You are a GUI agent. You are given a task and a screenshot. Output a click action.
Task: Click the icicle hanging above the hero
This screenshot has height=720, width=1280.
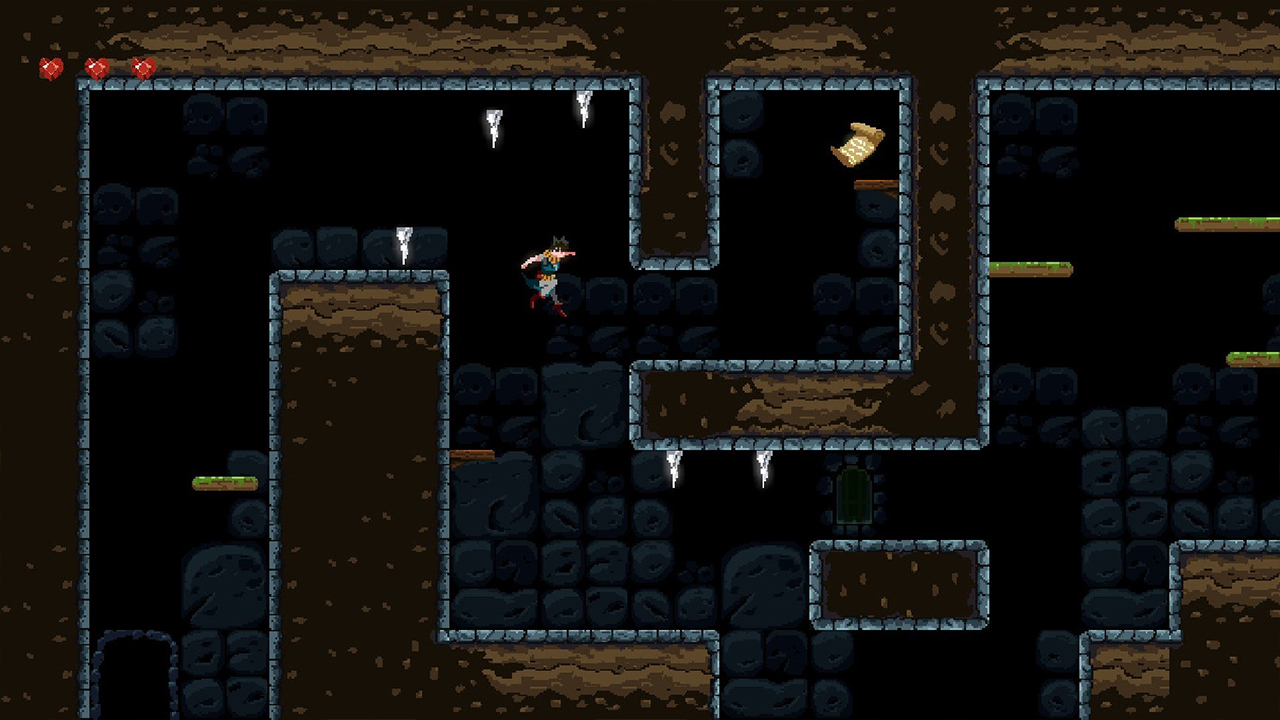click(x=584, y=110)
